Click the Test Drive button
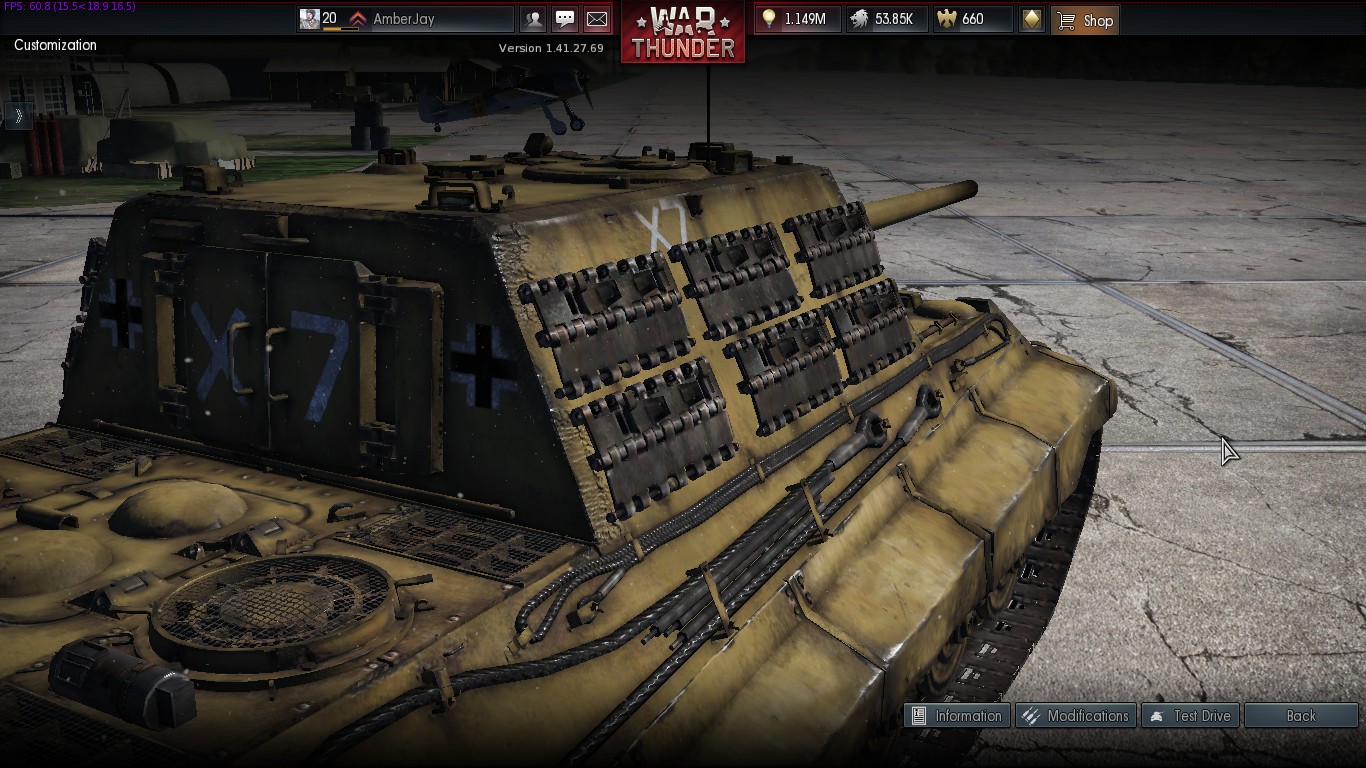This screenshot has width=1366, height=768. tap(1190, 715)
